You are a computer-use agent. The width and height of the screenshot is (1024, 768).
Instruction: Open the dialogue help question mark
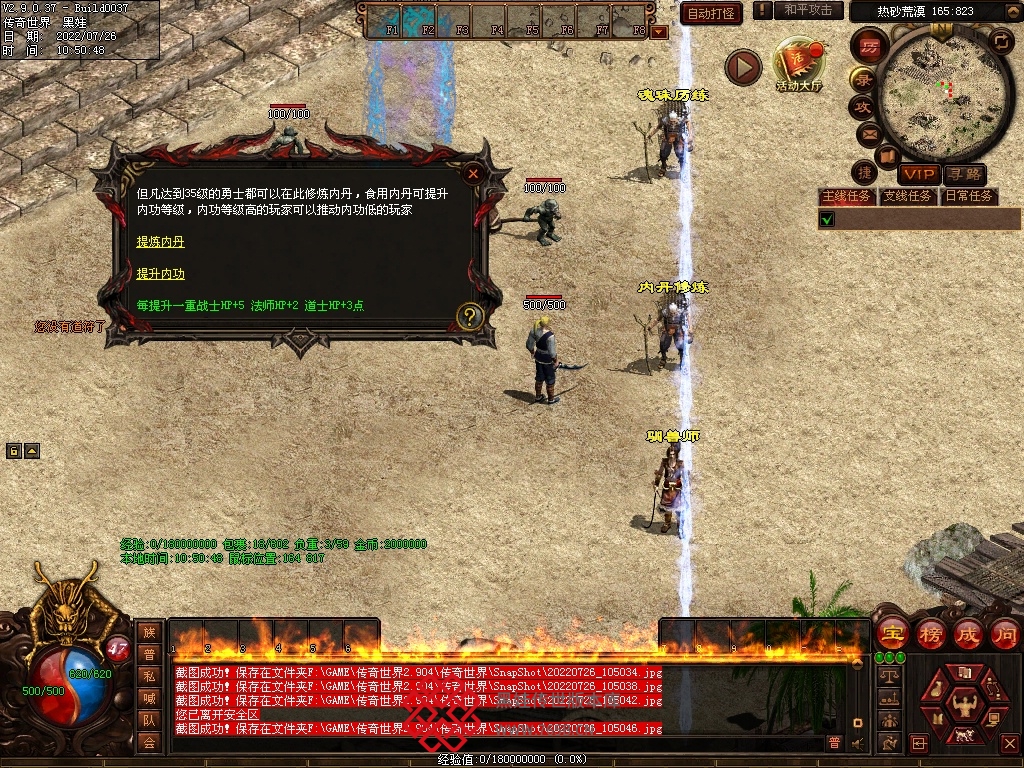(470, 317)
